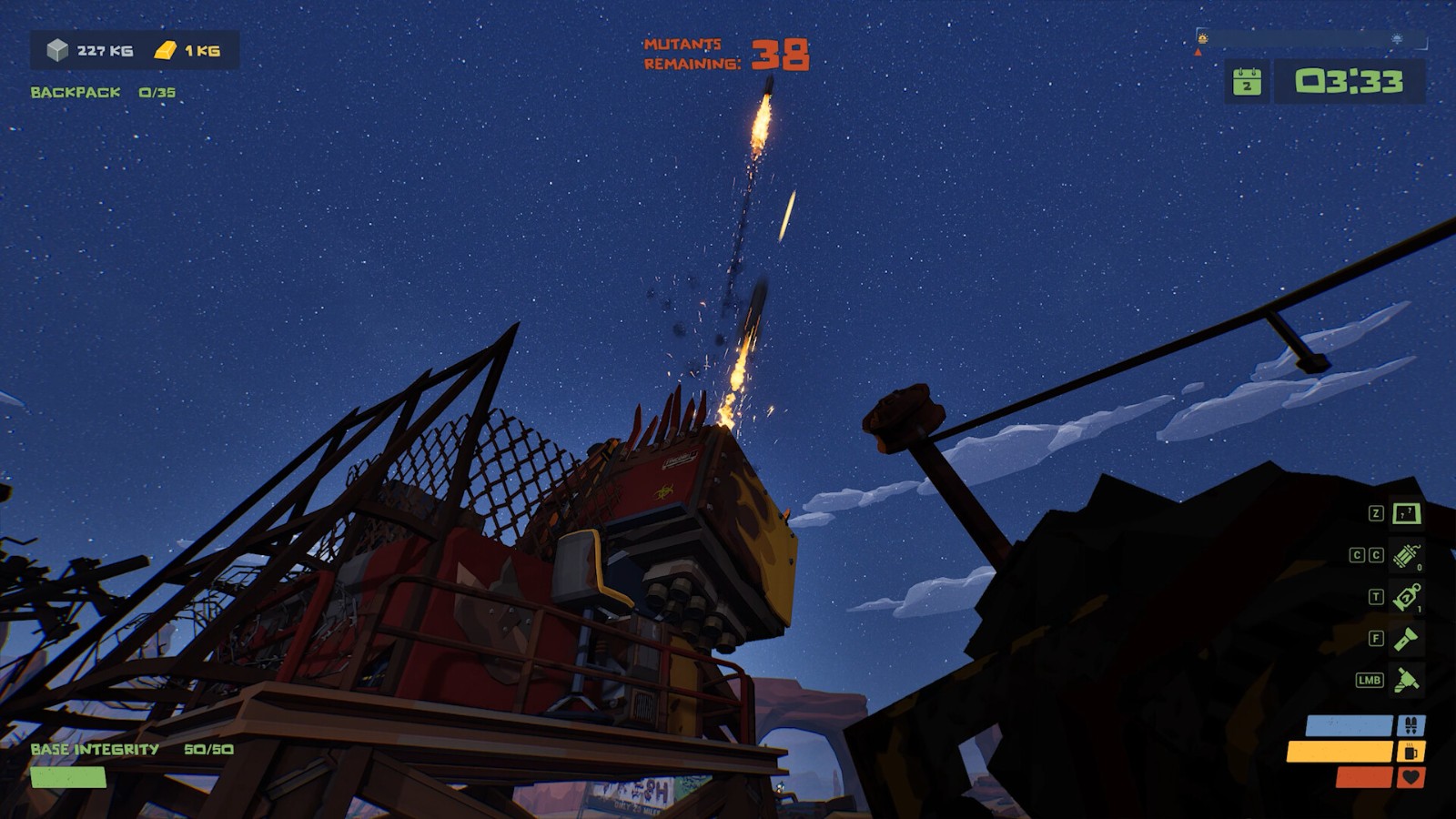Viewport: 1456px width, 819px height.
Task: Click the calendar day 2 icon
Action: [x=1247, y=82]
